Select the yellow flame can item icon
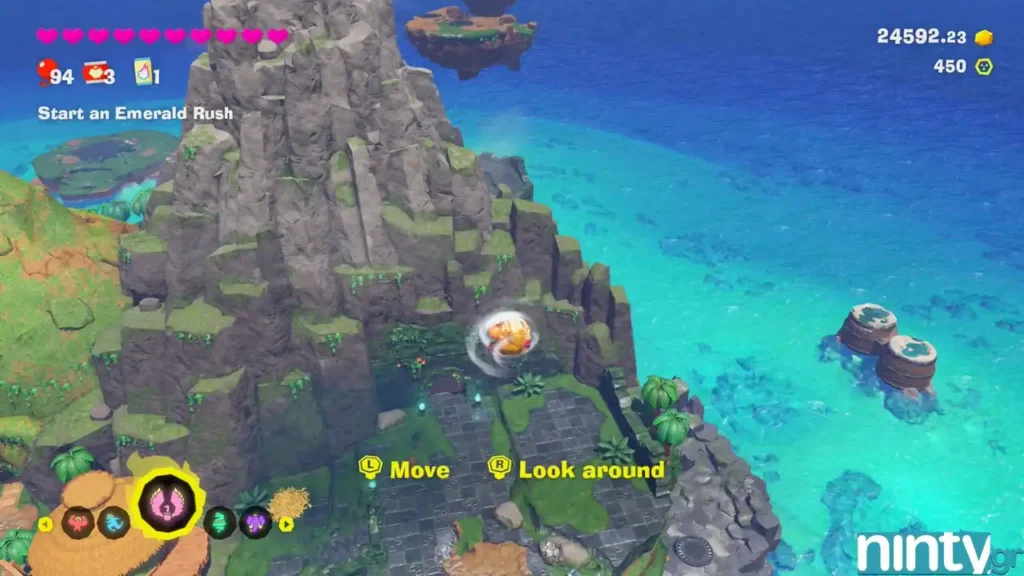This screenshot has width=1024, height=576. pyautogui.click(x=143, y=73)
